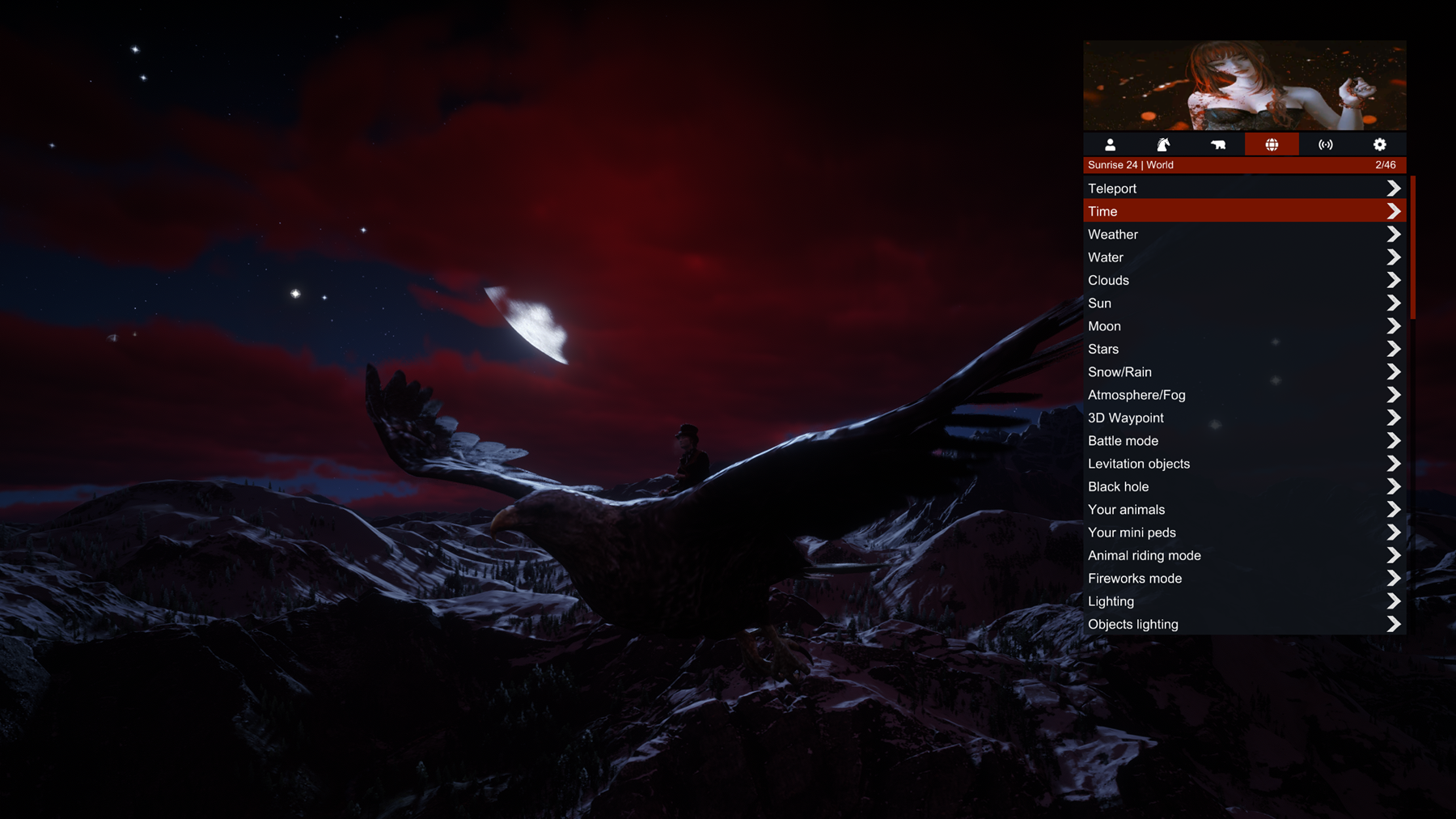Open the broadcast signal tab
1456x819 pixels.
[x=1326, y=145]
